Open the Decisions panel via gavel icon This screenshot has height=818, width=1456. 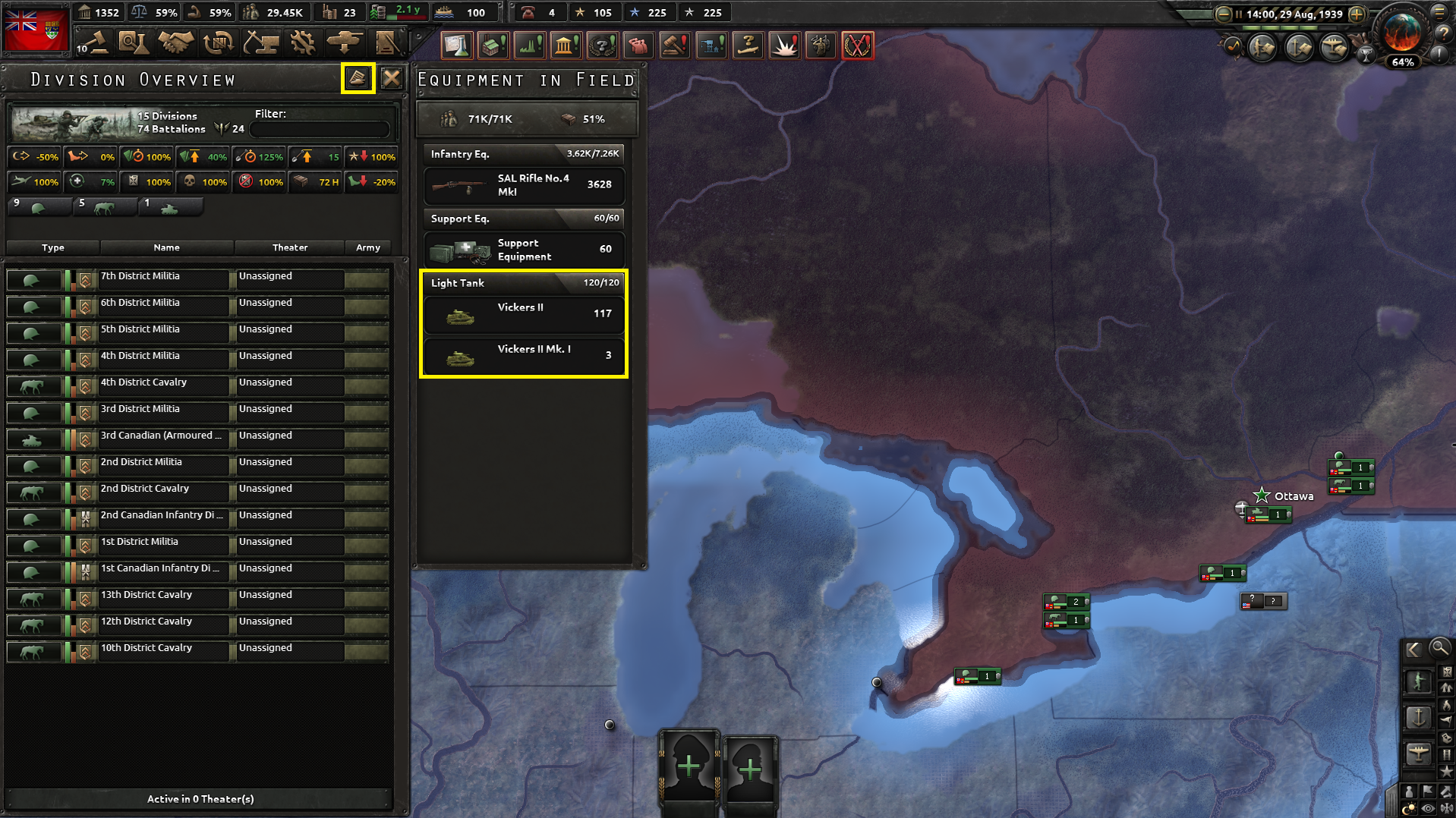(94, 43)
